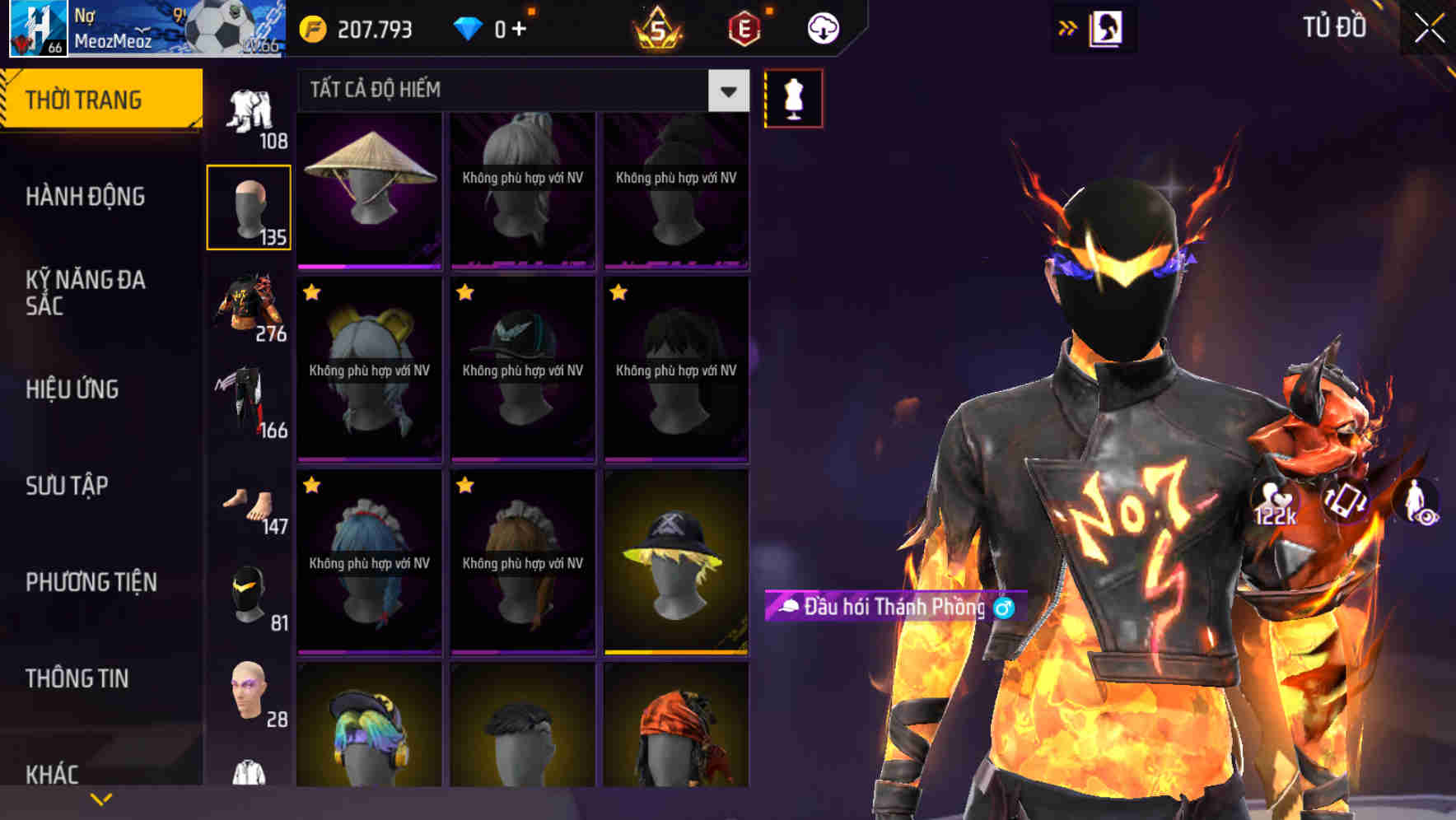This screenshot has width=1456, height=820.
Task: Switch to the Hành Động tab
Action: 83,198
